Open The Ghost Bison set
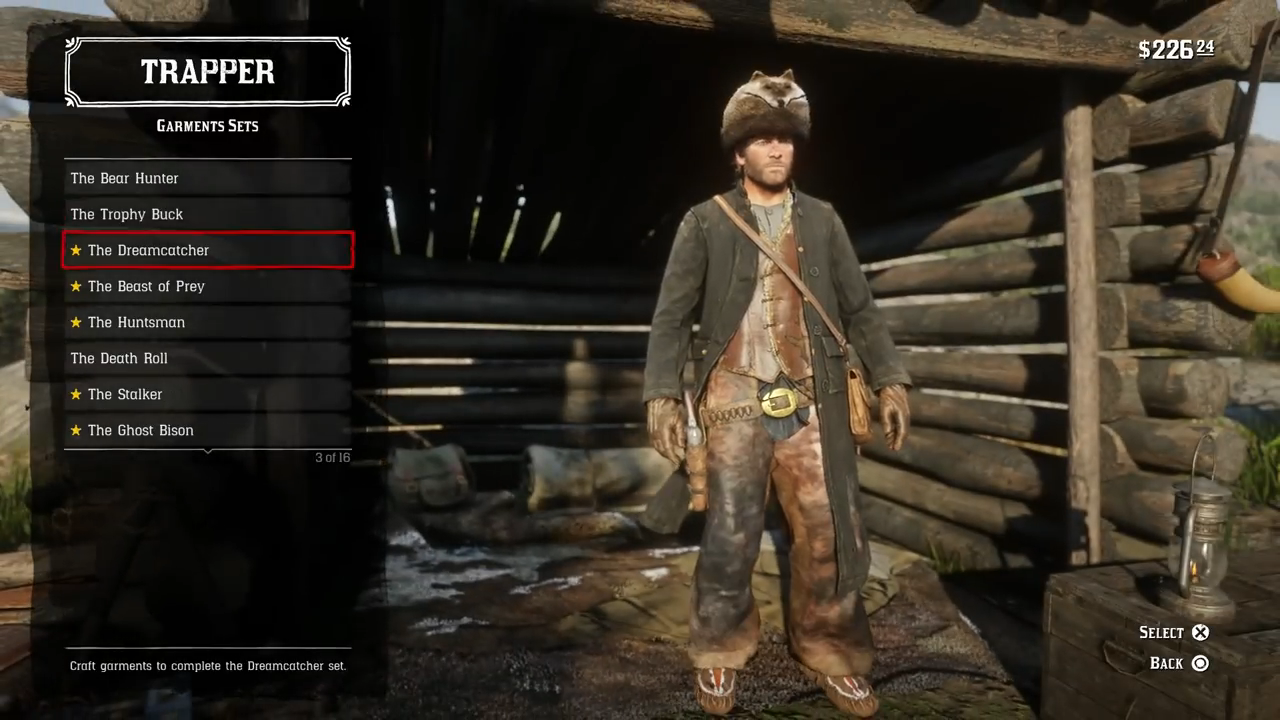This screenshot has width=1280, height=720. click(207, 430)
